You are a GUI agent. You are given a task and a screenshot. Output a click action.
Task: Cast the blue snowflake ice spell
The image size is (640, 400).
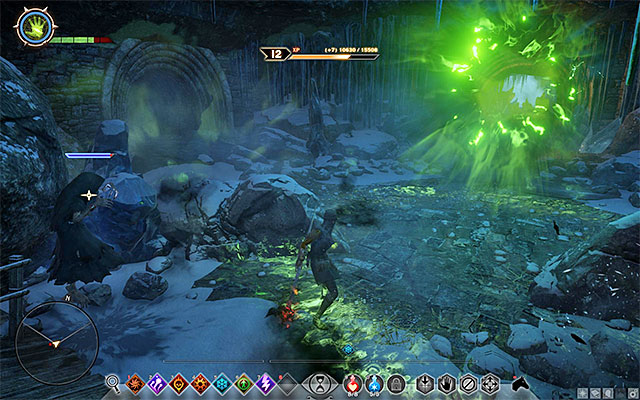coord(222,382)
